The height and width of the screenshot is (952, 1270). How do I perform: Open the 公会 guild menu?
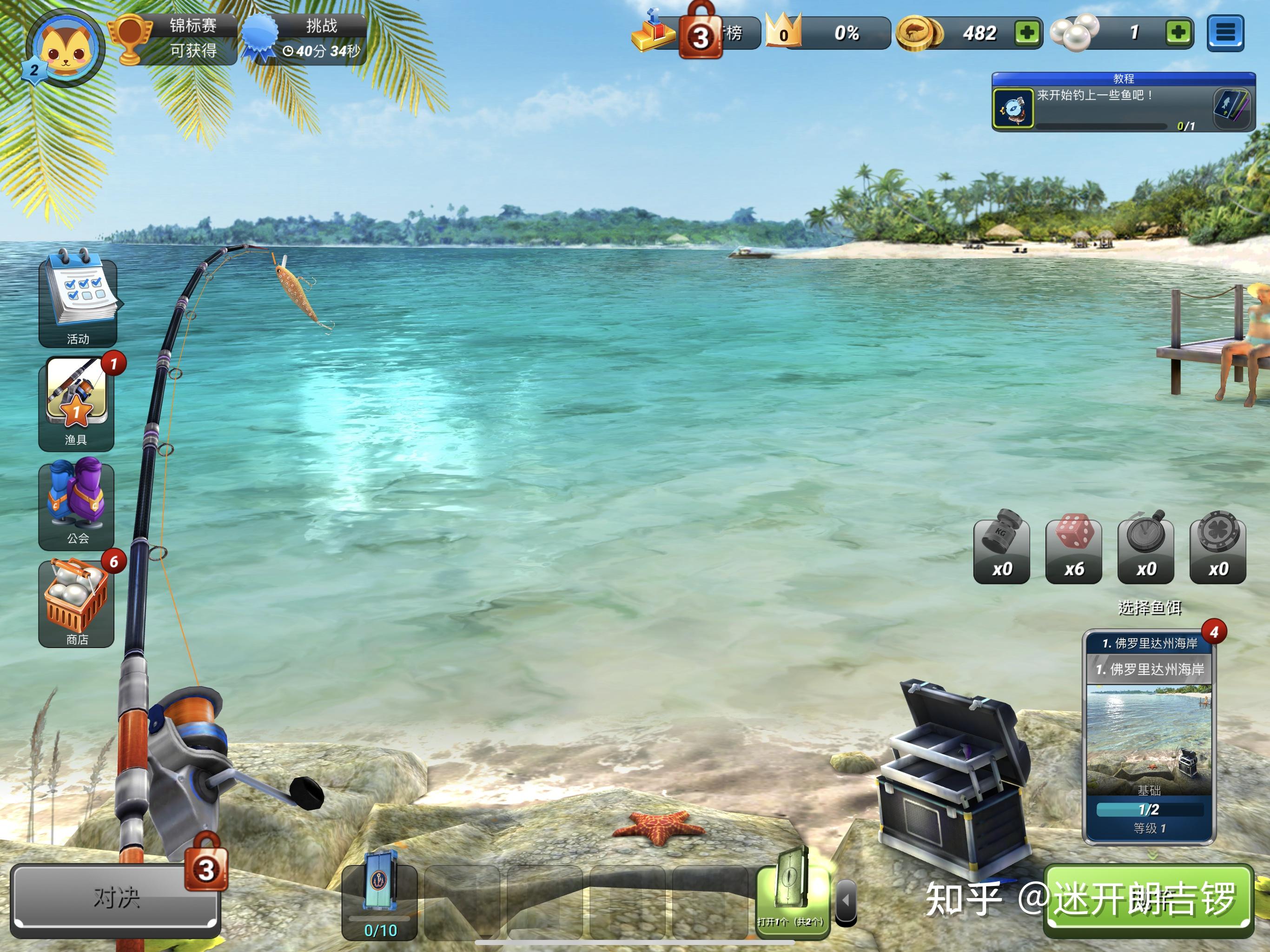point(76,502)
